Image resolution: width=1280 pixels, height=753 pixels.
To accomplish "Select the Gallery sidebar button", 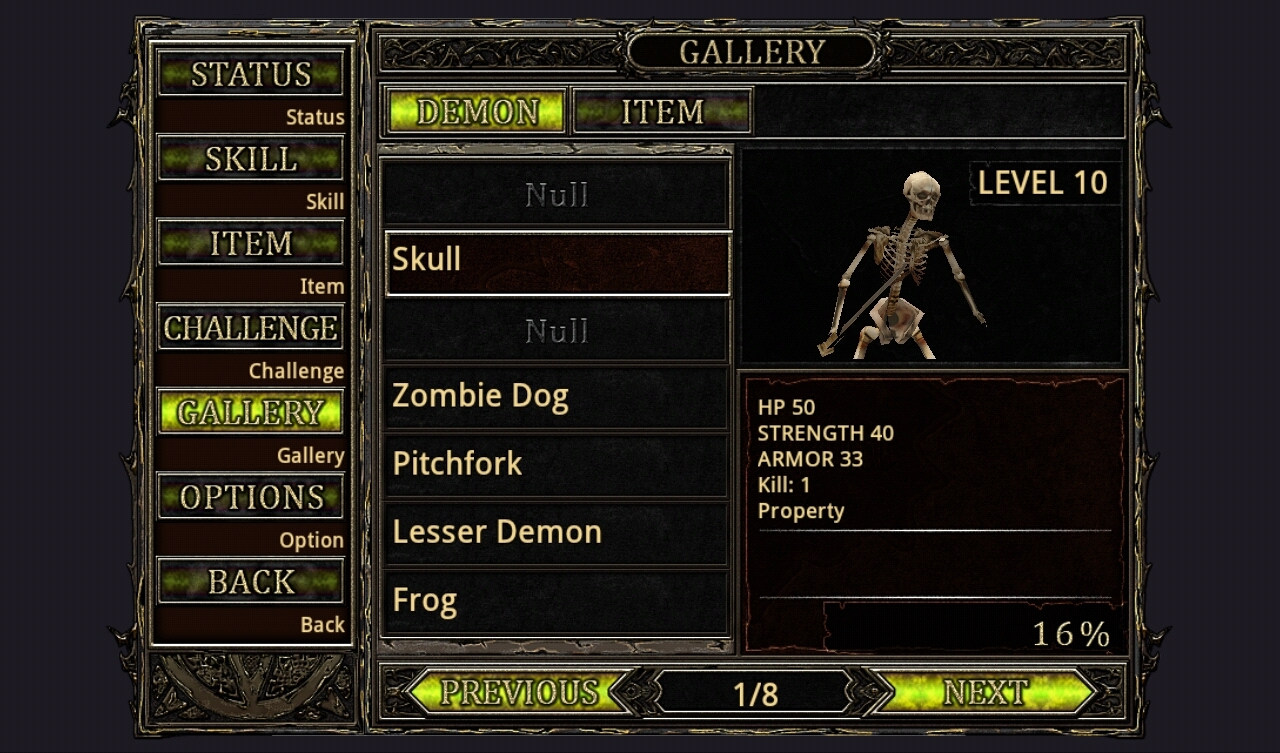I will 250,412.
